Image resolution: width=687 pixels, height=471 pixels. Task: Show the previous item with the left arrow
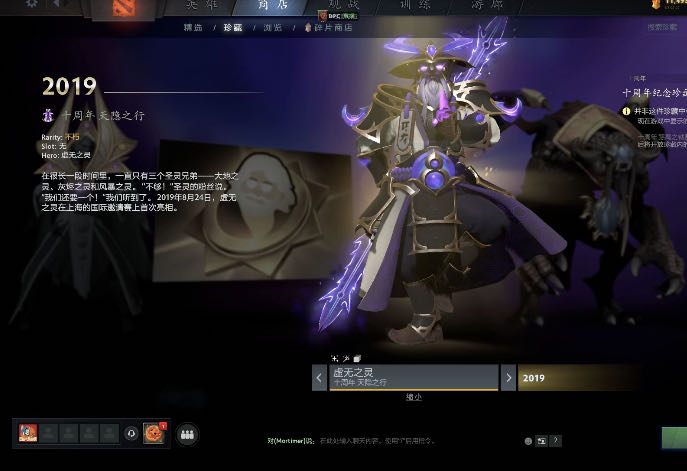pyautogui.click(x=319, y=378)
